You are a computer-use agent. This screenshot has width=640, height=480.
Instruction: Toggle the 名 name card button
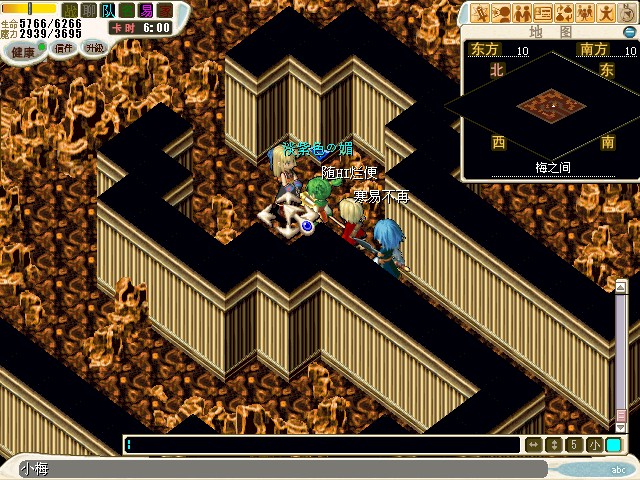coord(127,10)
